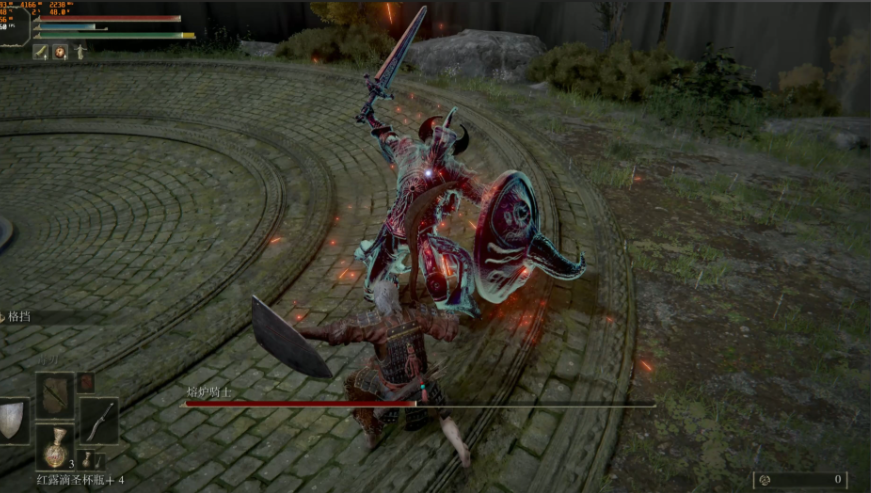
Task: Click the pale figure status icon
Action: point(80,52)
